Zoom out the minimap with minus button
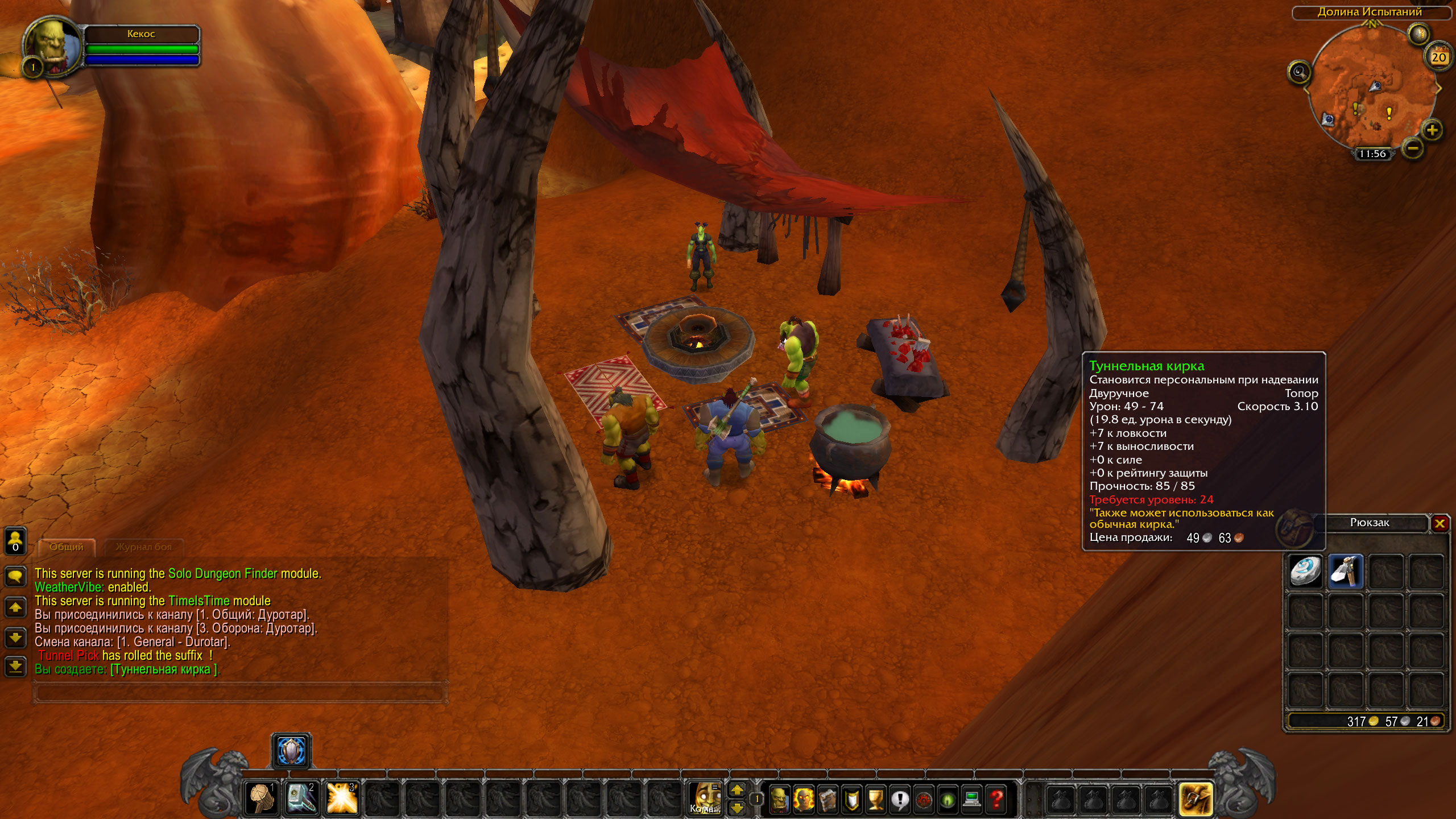This screenshot has height=819, width=1456. (x=1413, y=149)
